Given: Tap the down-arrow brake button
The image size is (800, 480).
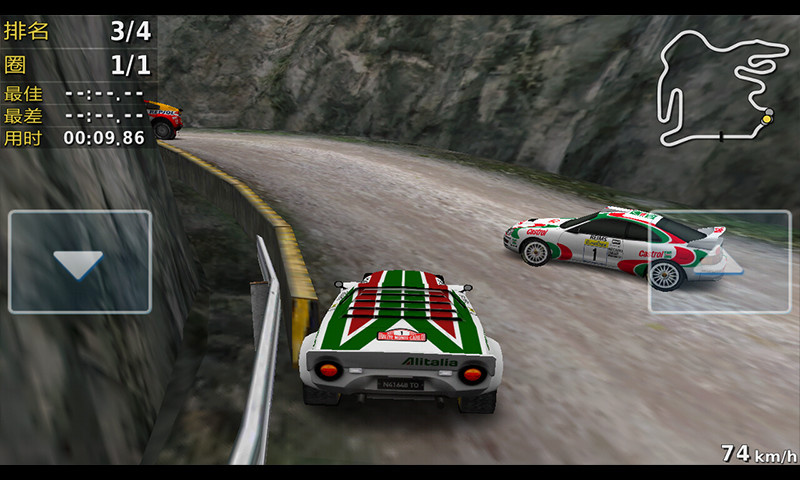Looking at the screenshot, I should coord(79,262).
